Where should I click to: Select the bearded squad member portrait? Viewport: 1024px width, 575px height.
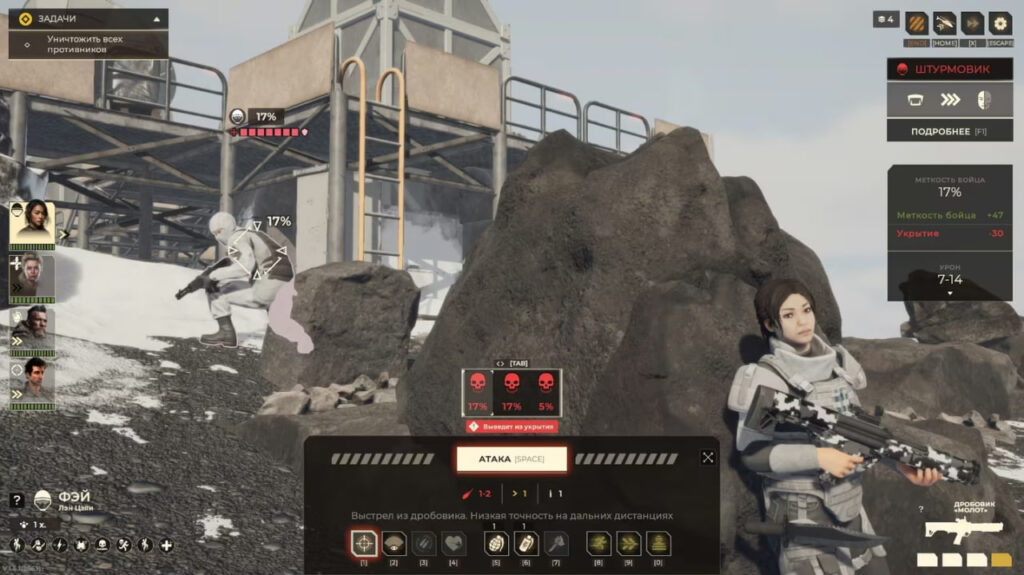31,329
